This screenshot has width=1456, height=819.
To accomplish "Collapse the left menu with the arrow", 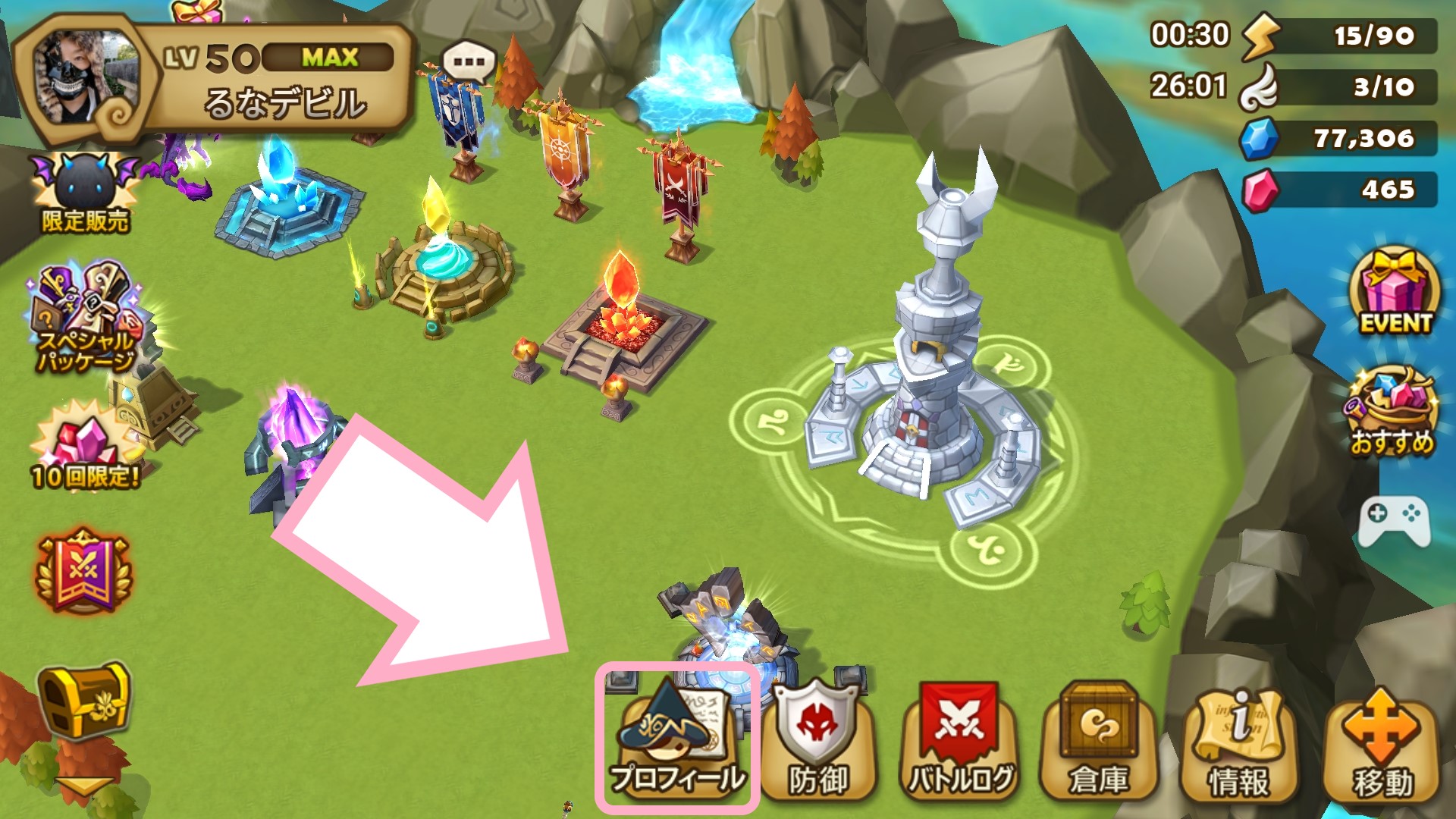I will 82,787.
